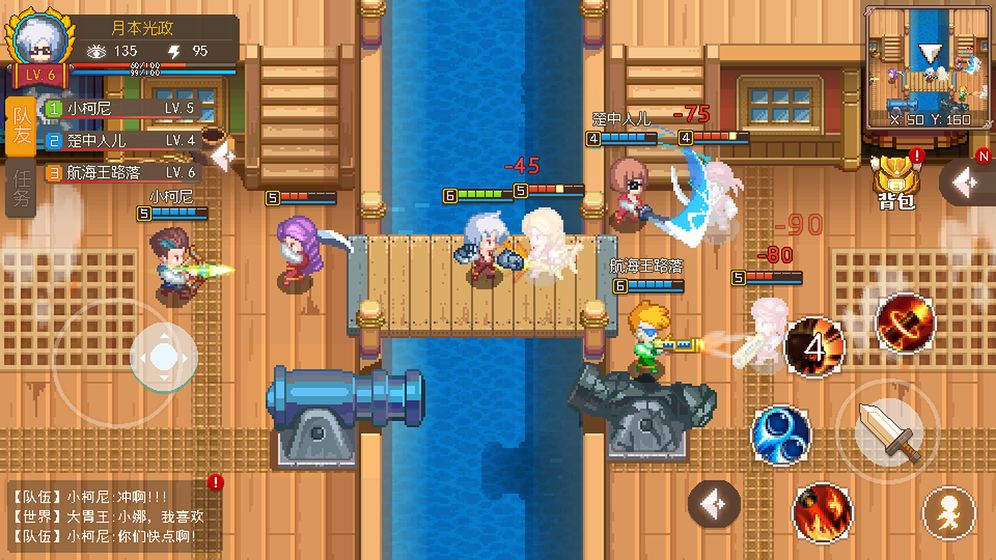The width and height of the screenshot is (996, 560).
Task: Tap the sword basic attack button
Action: click(x=888, y=432)
